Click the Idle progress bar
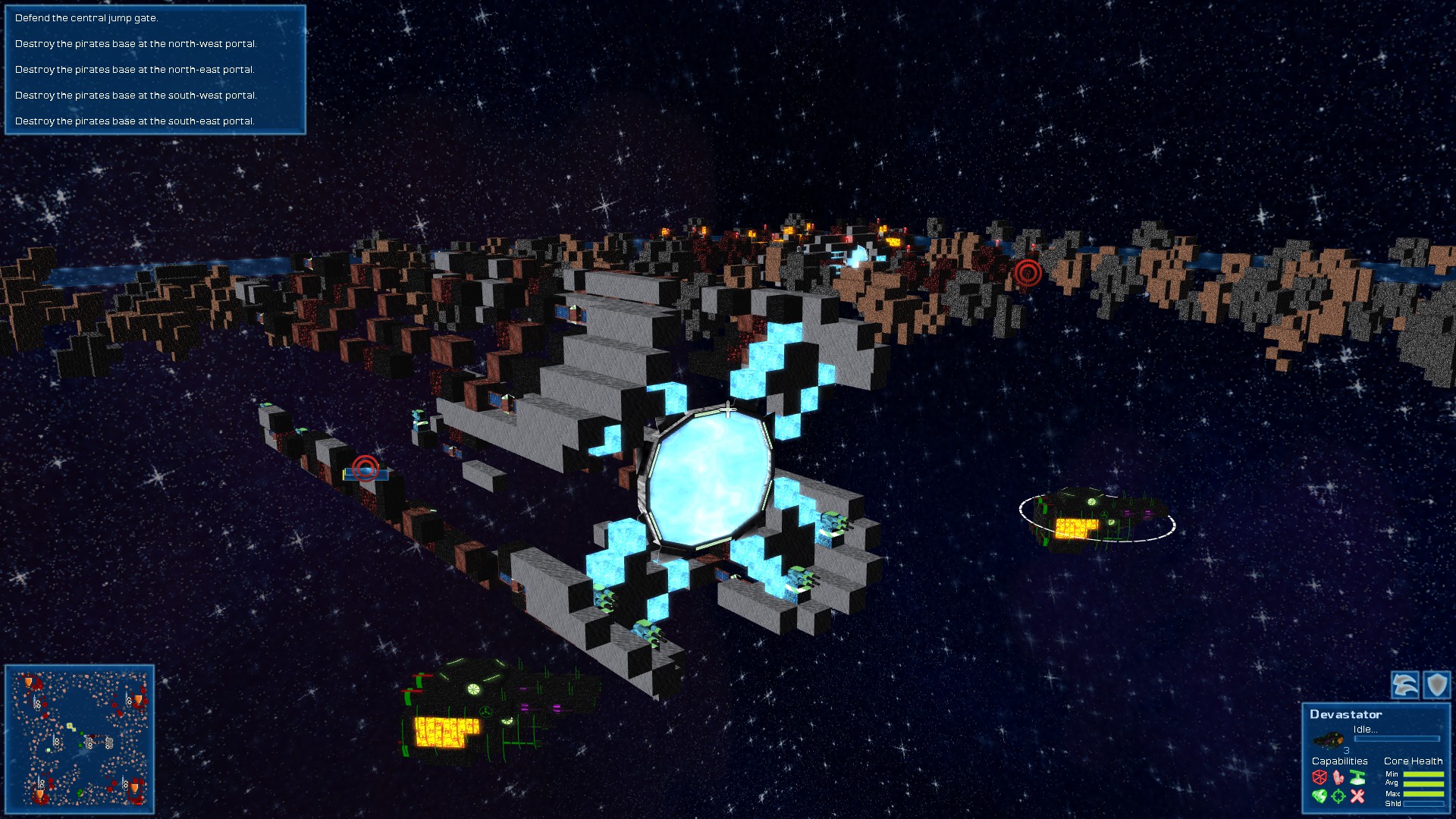 point(1397,739)
